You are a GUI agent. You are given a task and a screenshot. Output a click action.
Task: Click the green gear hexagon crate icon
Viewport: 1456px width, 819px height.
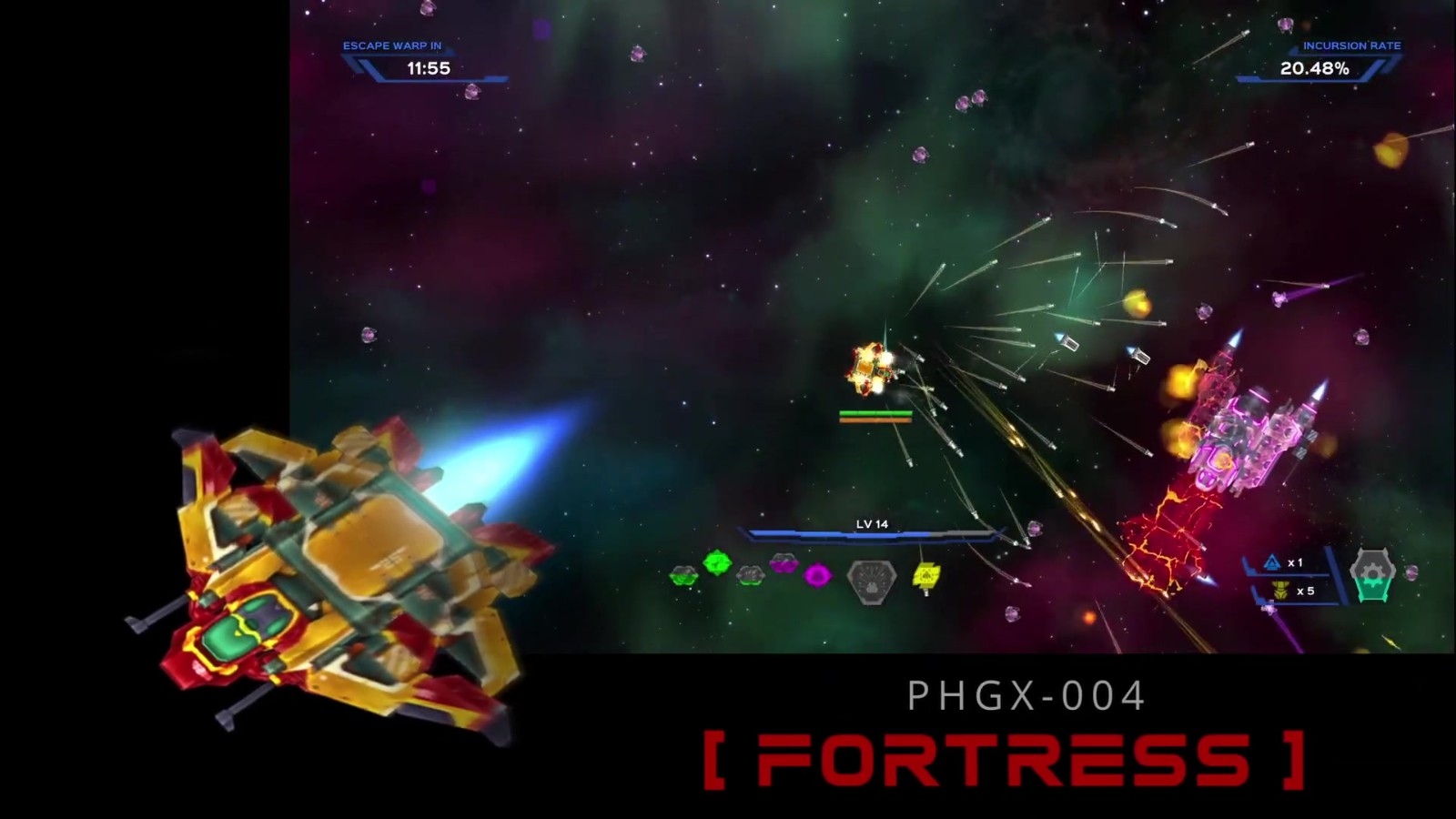tap(1373, 575)
